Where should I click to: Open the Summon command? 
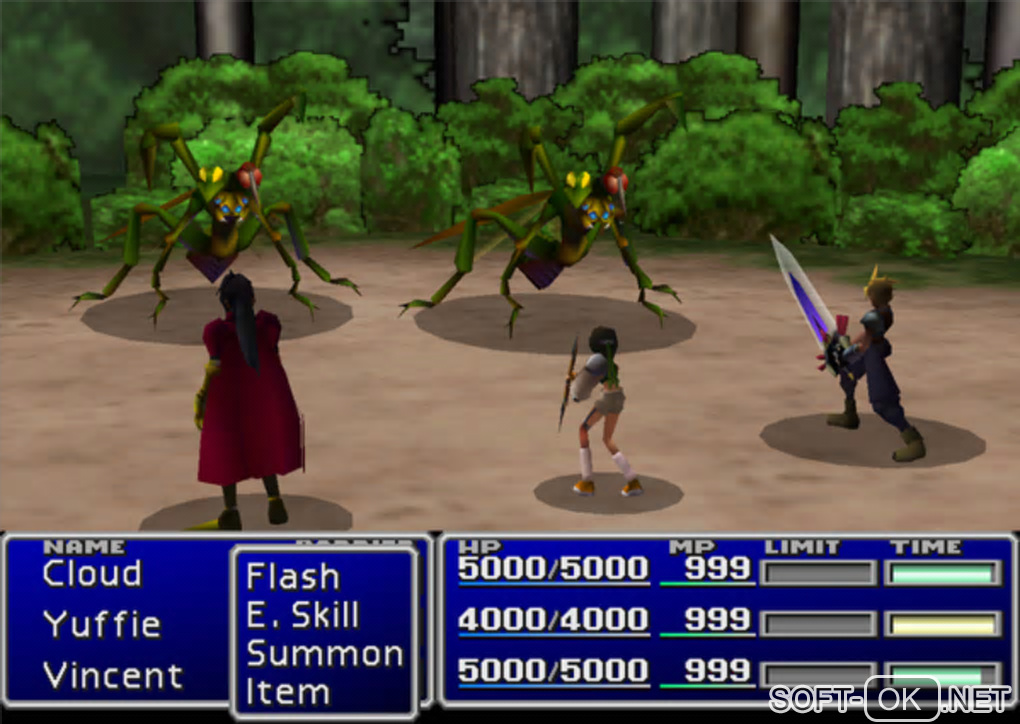pyautogui.click(x=324, y=654)
